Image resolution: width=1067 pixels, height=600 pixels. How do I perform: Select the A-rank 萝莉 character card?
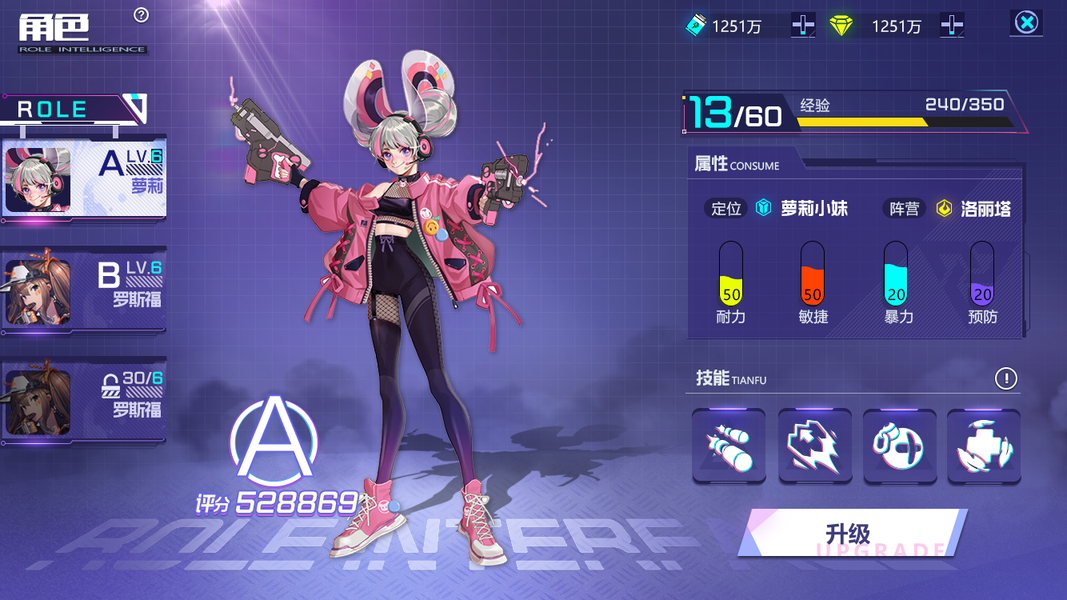84,179
